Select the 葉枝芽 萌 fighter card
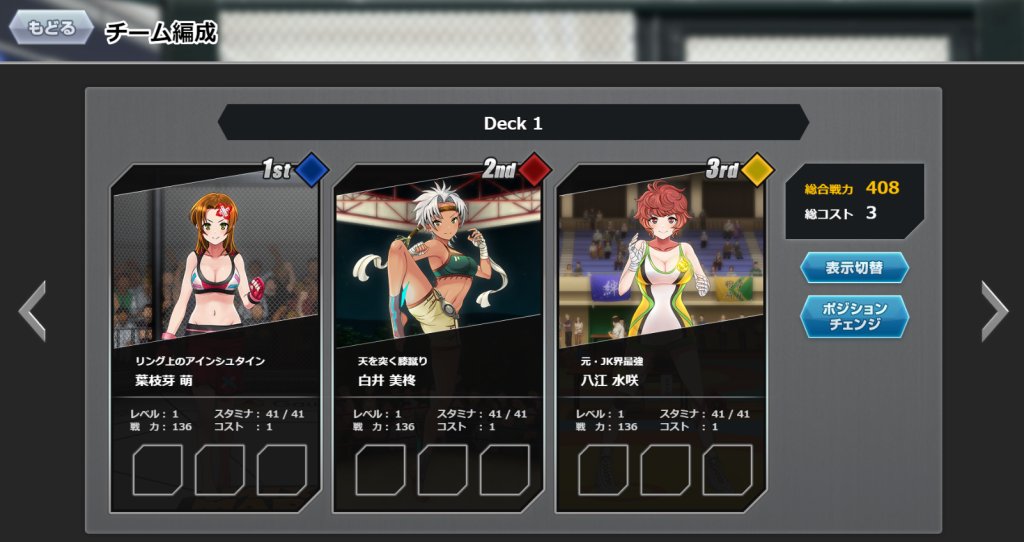Image resolution: width=1024 pixels, height=542 pixels. click(x=215, y=300)
